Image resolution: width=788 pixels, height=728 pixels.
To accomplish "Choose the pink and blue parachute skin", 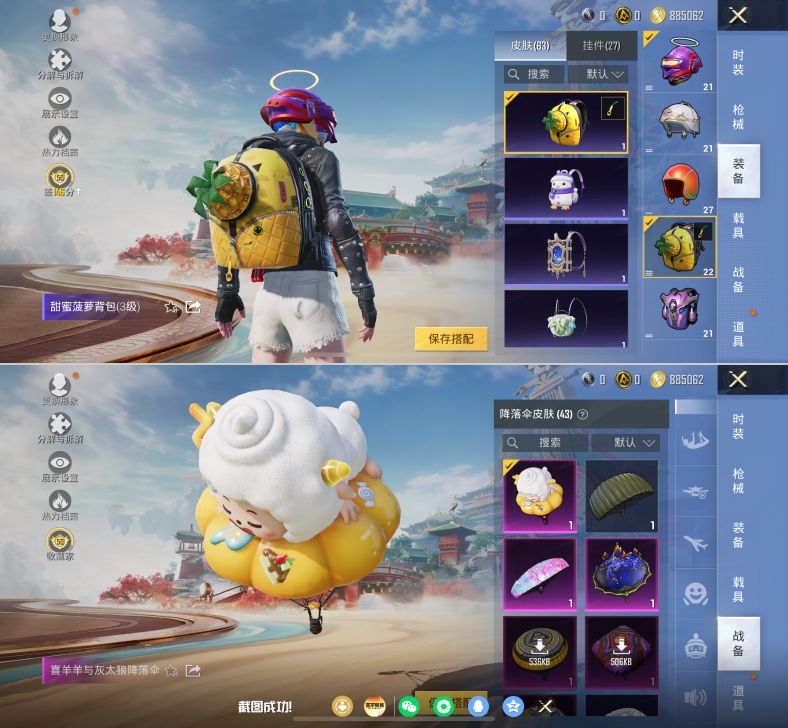I will point(540,573).
